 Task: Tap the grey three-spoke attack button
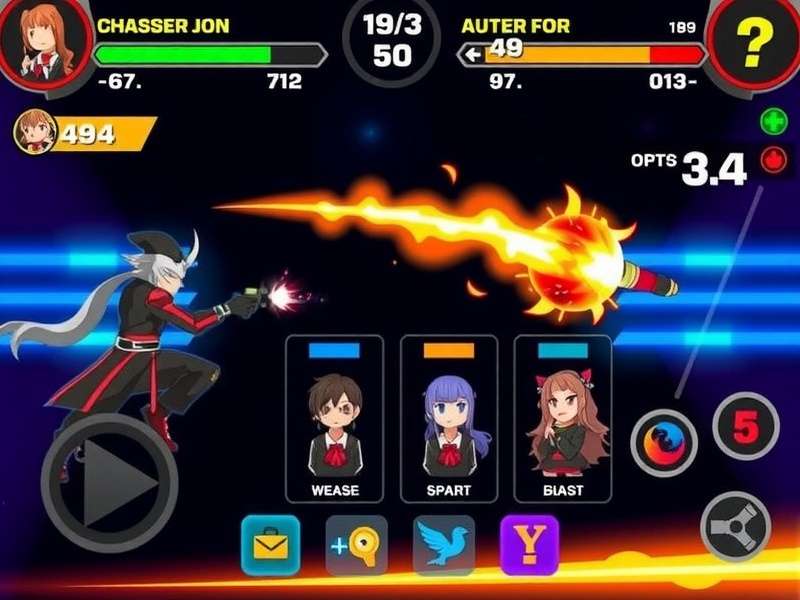[735, 527]
